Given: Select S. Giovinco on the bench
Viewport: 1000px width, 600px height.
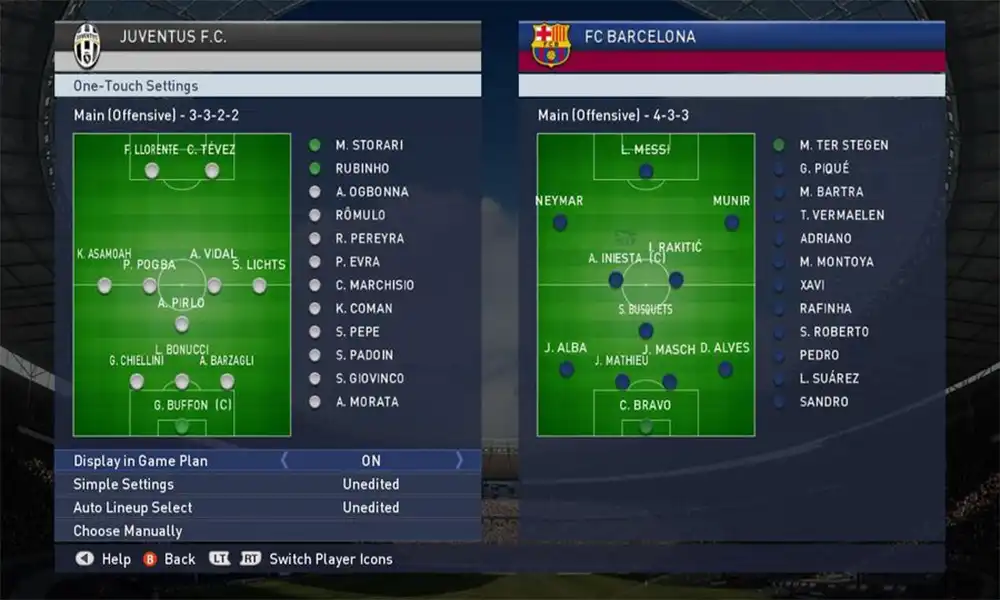Looking at the screenshot, I should [x=370, y=378].
